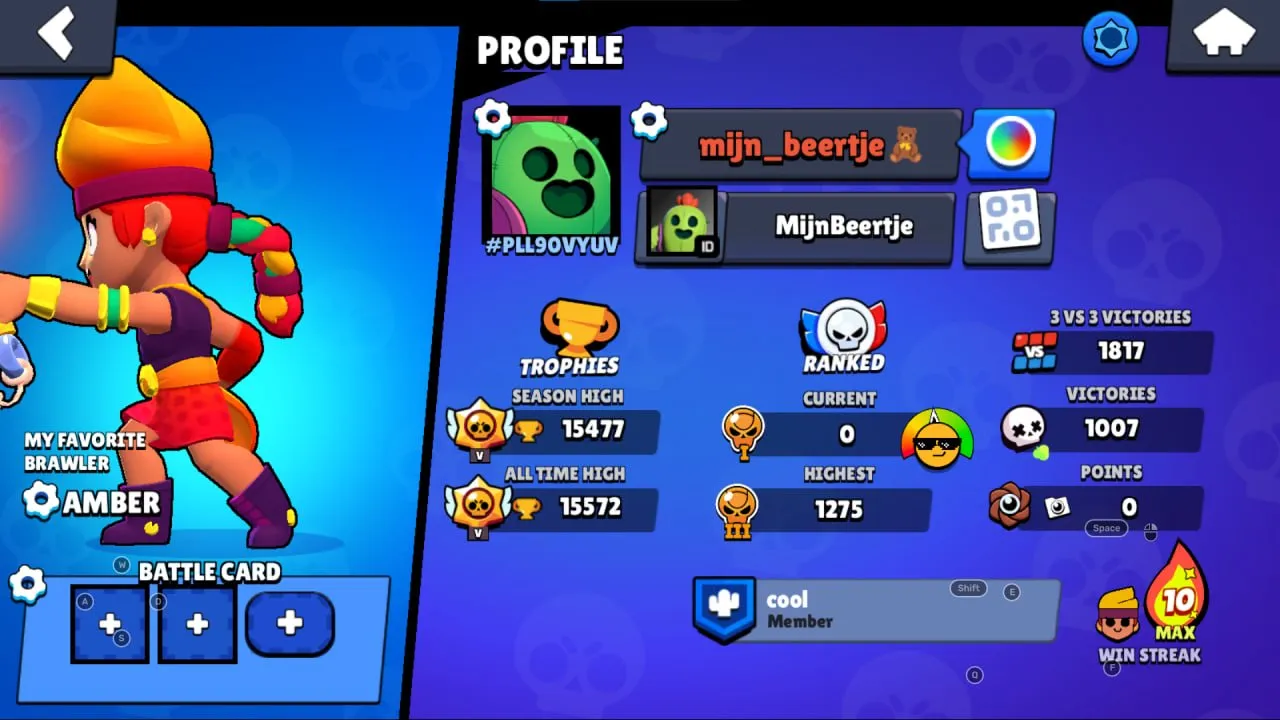Open the cool club member banner
The height and width of the screenshot is (720, 1280).
pos(875,610)
